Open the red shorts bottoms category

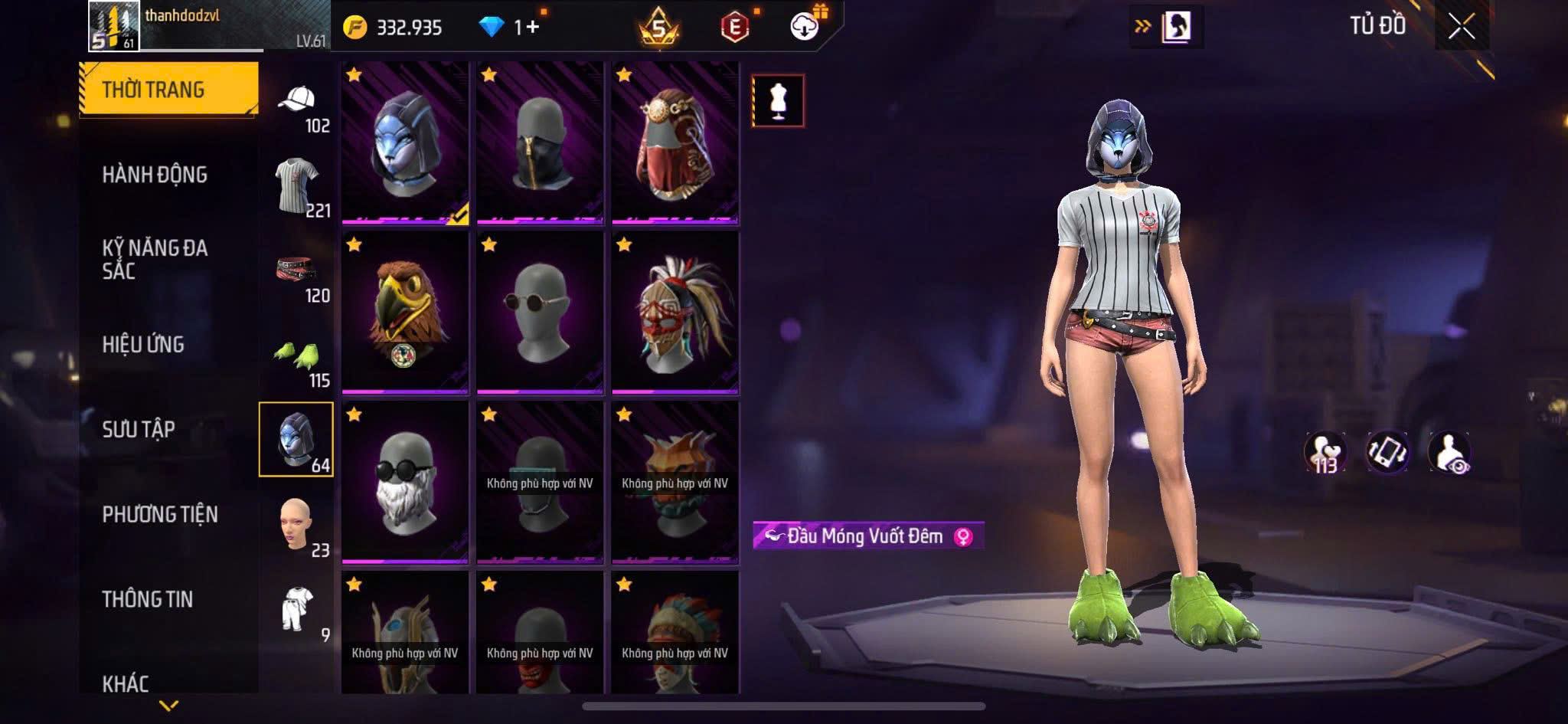point(297,270)
